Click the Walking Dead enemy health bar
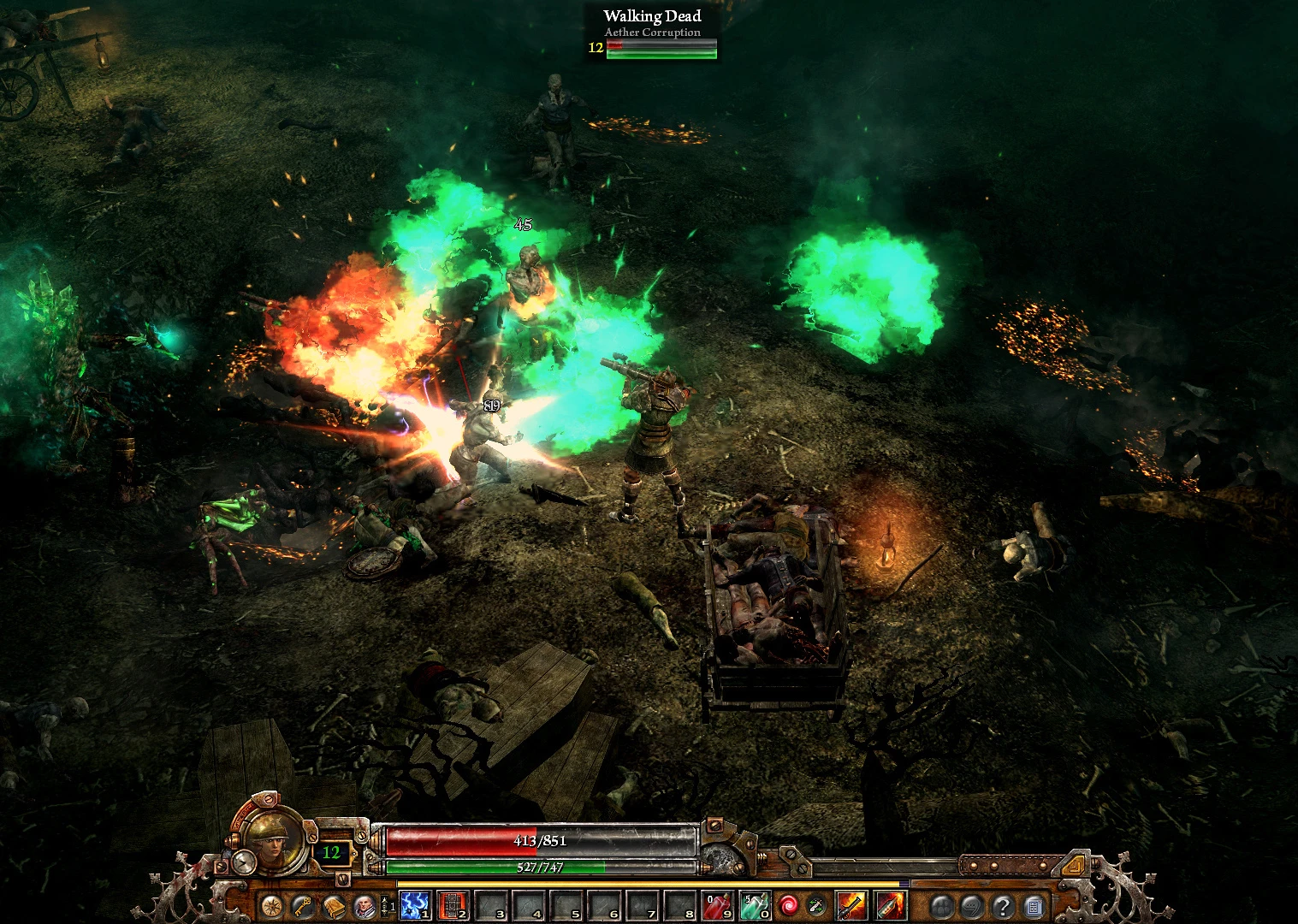 [661, 50]
